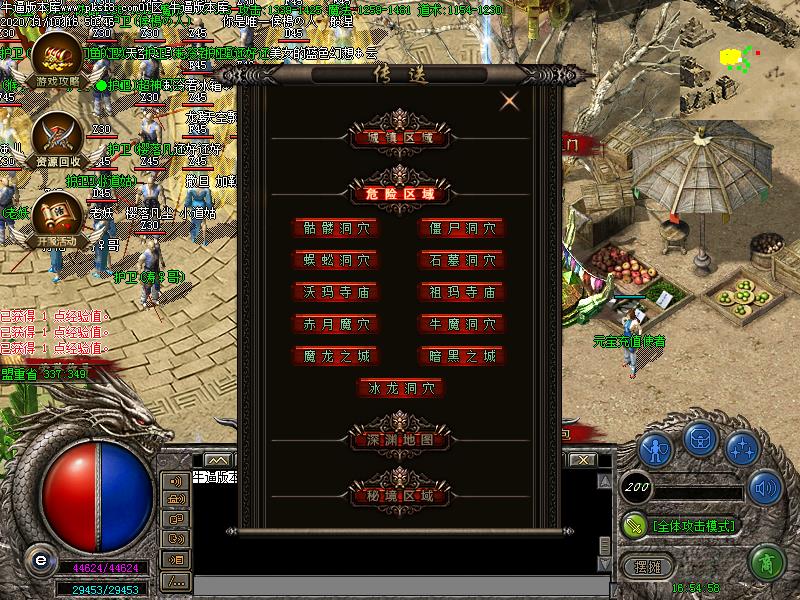Screen dimensions: 800x600
Task: Open the 资源回收 recycling icon
Action: 54,139
